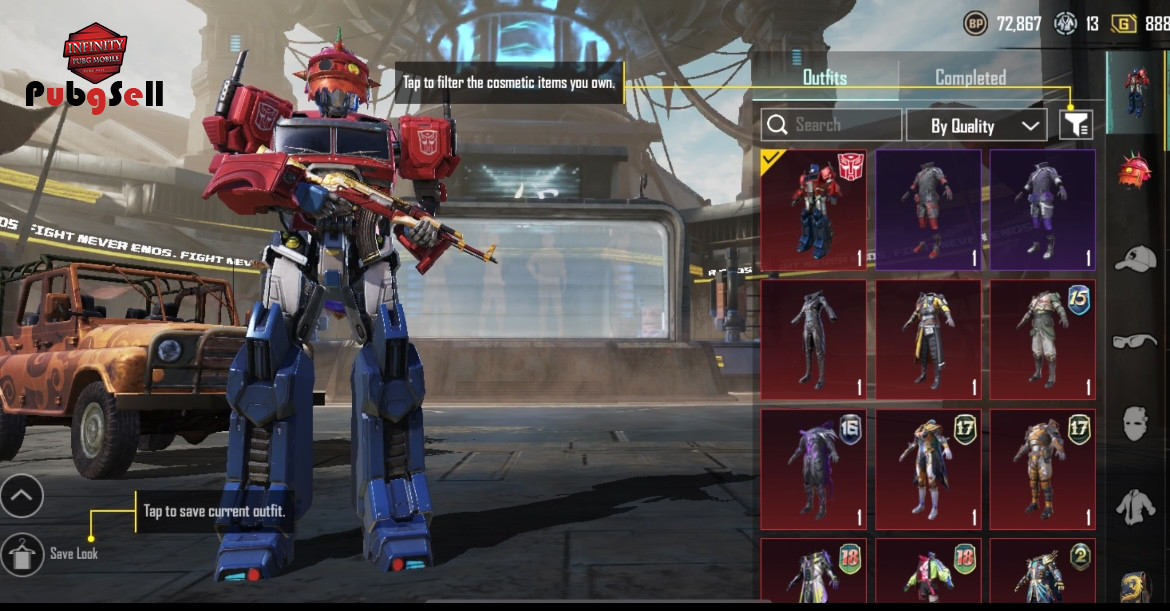Image resolution: width=1170 pixels, height=611 pixels.
Task: Open the red spiky headgear category
Action: [x=1136, y=173]
